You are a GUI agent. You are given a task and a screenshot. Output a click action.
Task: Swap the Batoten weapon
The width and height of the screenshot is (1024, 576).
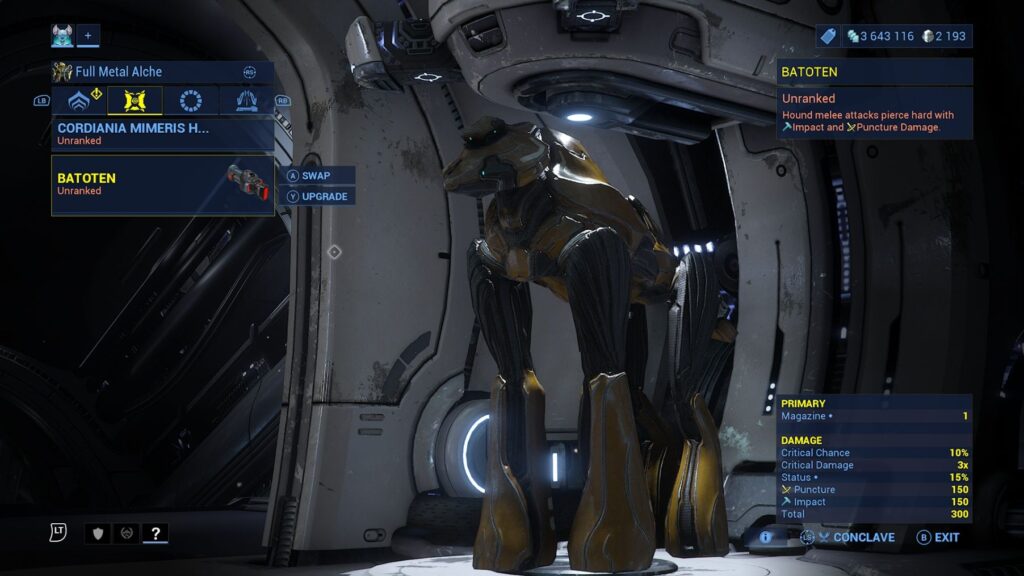tap(315, 175)
